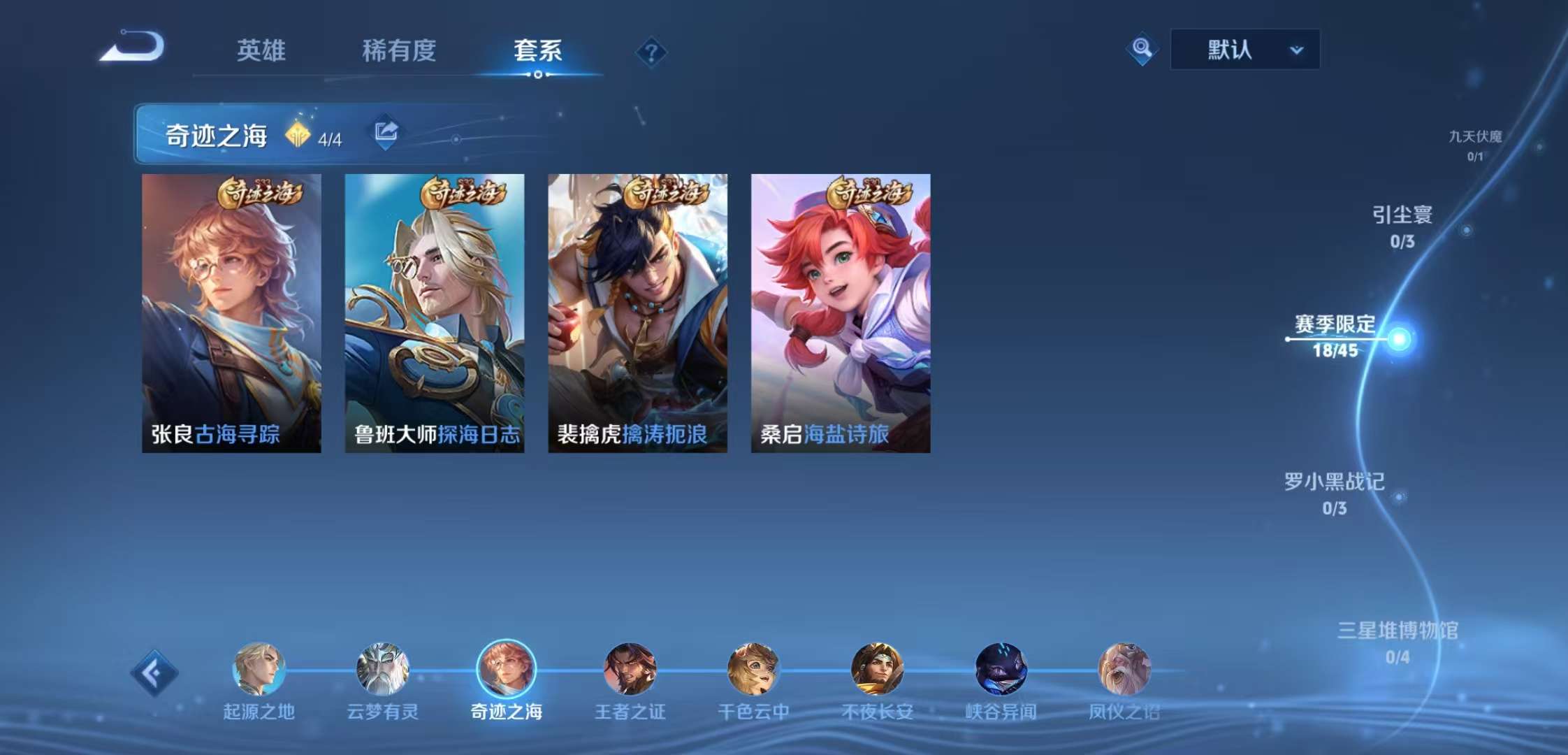
Task: Select the 千色云中 collection icon
Action: click(752, 671)
